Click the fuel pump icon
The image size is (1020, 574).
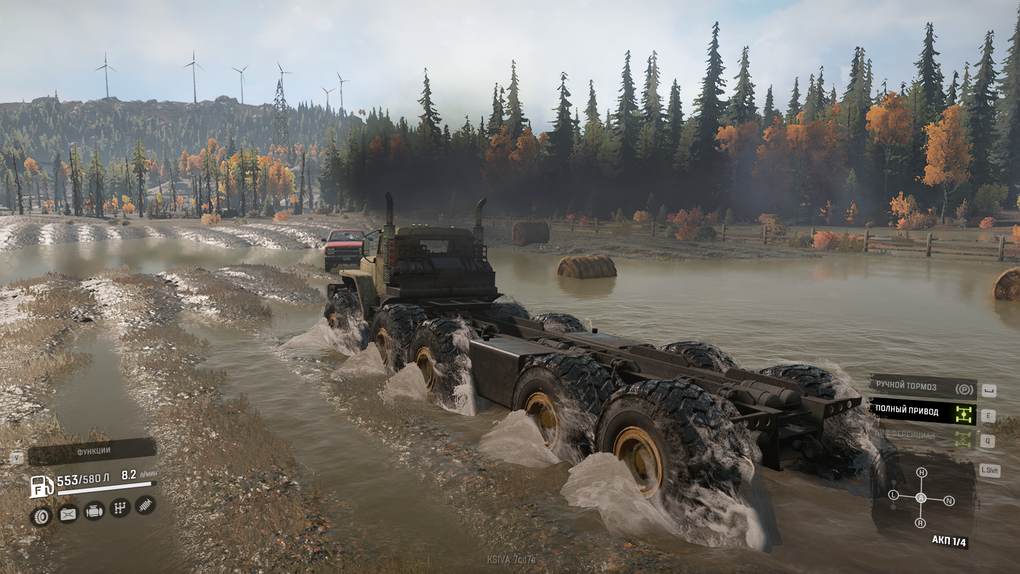tap(41, 486)
